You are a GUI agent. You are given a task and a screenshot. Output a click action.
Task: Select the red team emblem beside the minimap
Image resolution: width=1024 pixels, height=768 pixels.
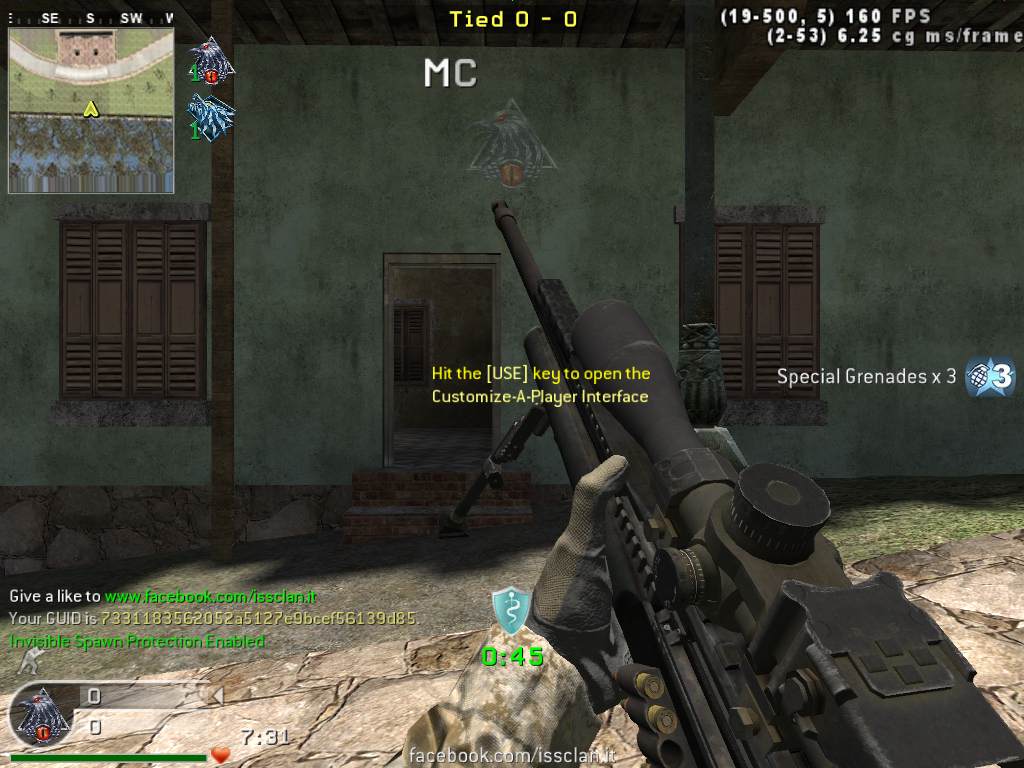(212, 61)
